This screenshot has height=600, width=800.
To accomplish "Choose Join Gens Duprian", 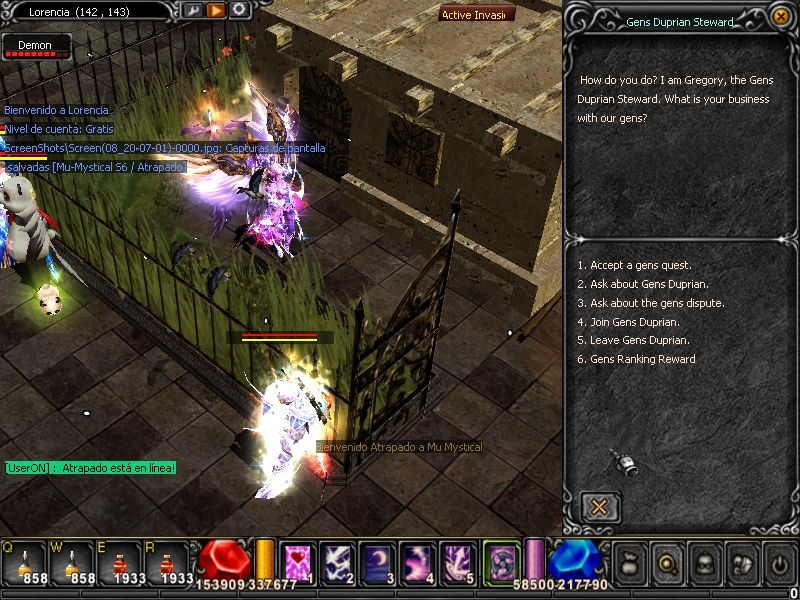I will click(x=634, y=322).
